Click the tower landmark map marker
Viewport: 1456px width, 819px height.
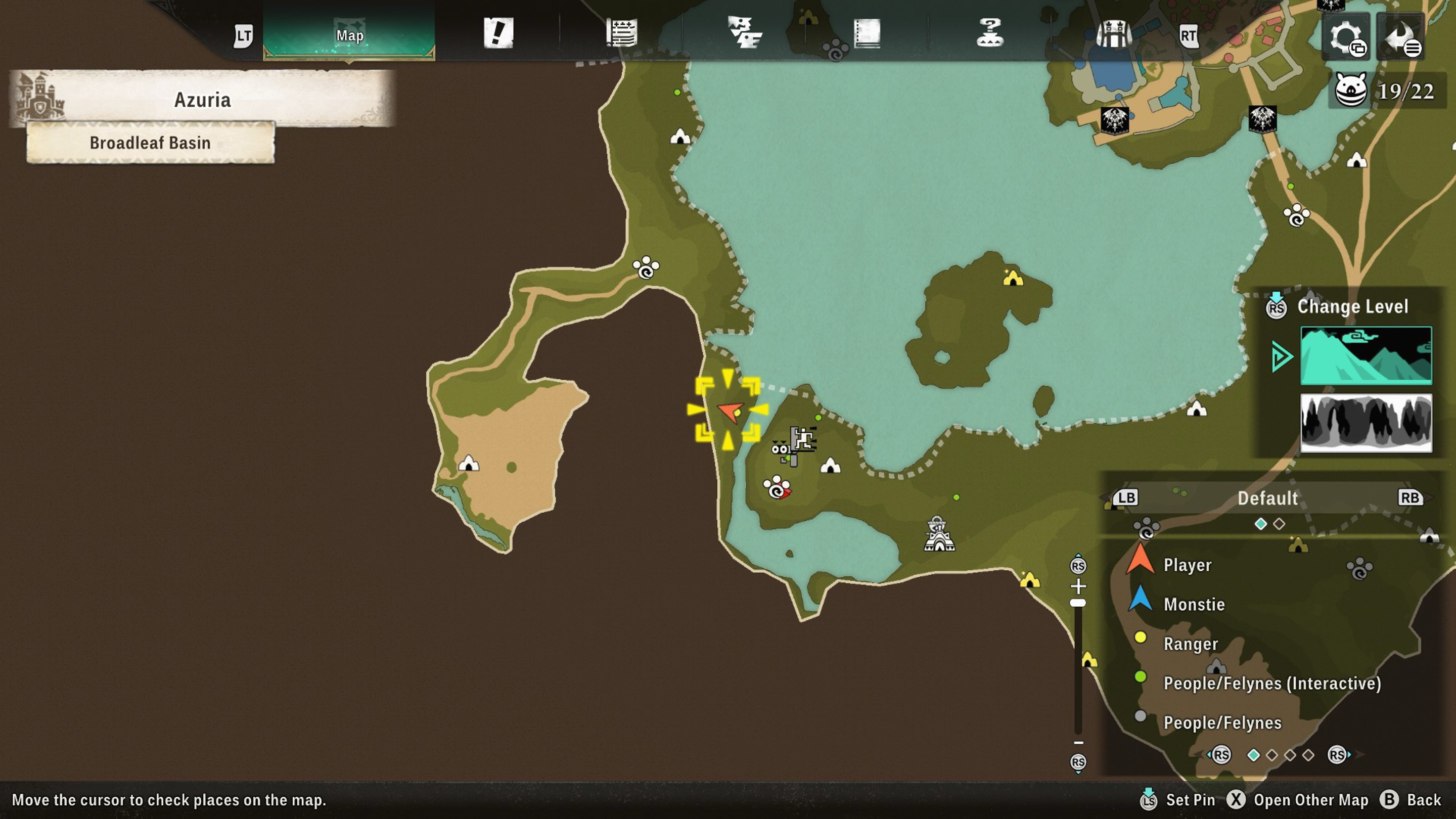[x=938, y=533]
